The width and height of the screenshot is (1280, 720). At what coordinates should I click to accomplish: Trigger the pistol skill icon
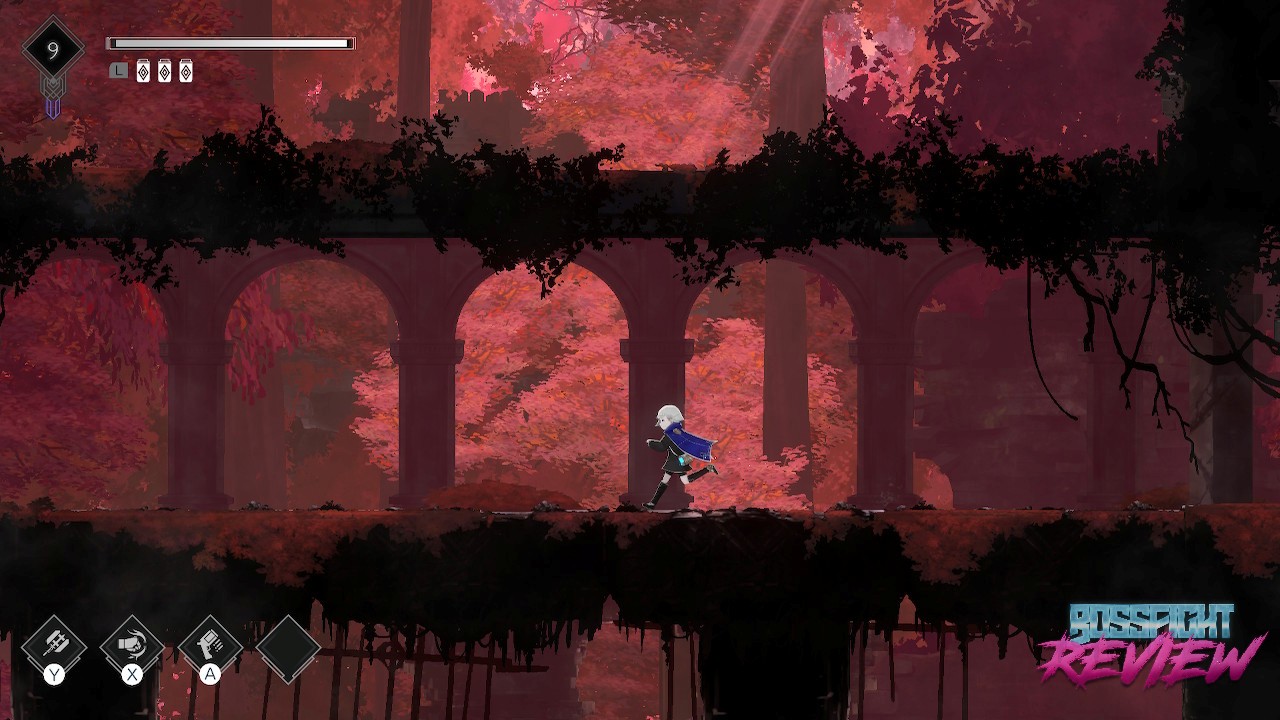(x=210, y=646)
